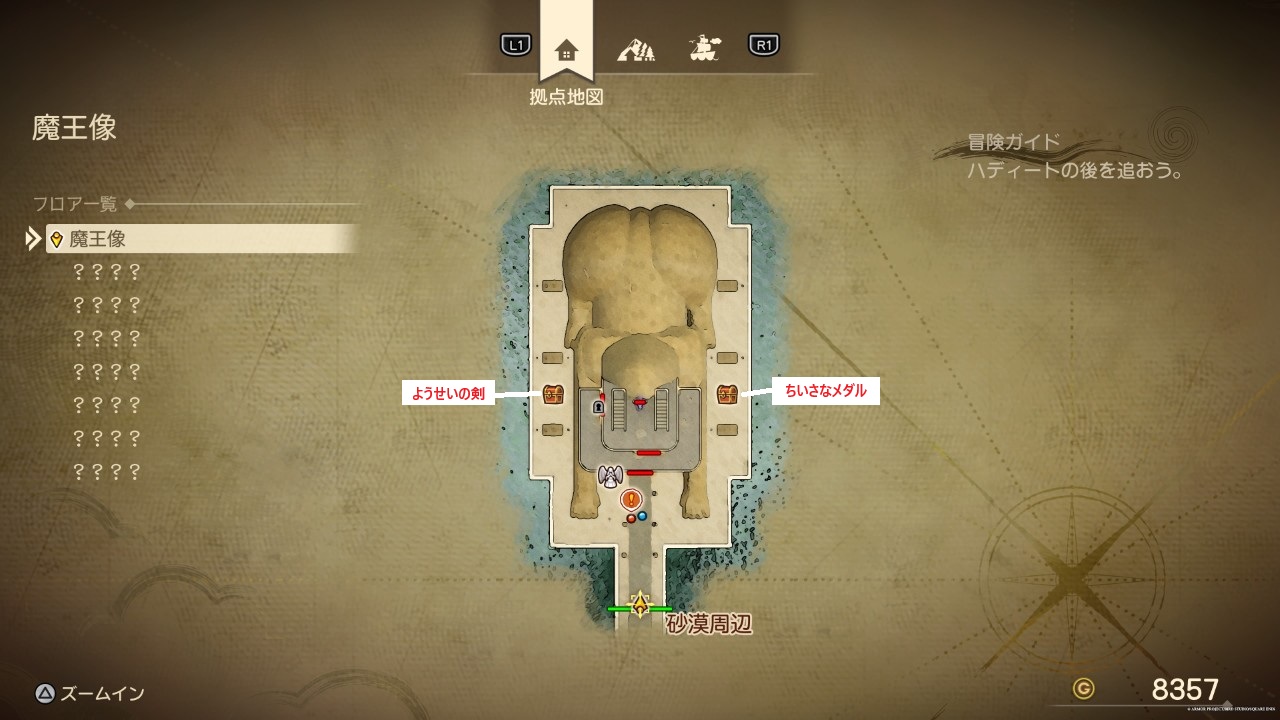Click the left treasure chest marker
This screenshot has width=1280, height=720.
553,394
